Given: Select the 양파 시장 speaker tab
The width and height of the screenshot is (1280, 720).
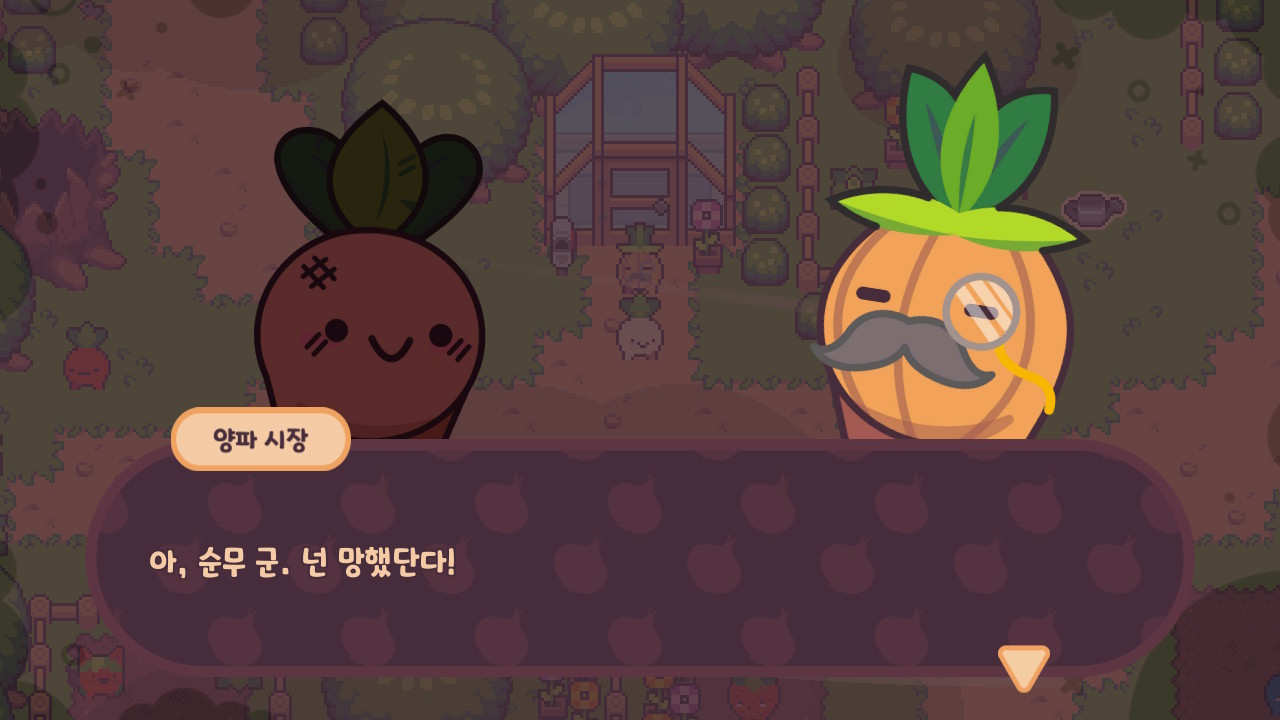Looking at the screenshot, I should click(x=260, y=438).
